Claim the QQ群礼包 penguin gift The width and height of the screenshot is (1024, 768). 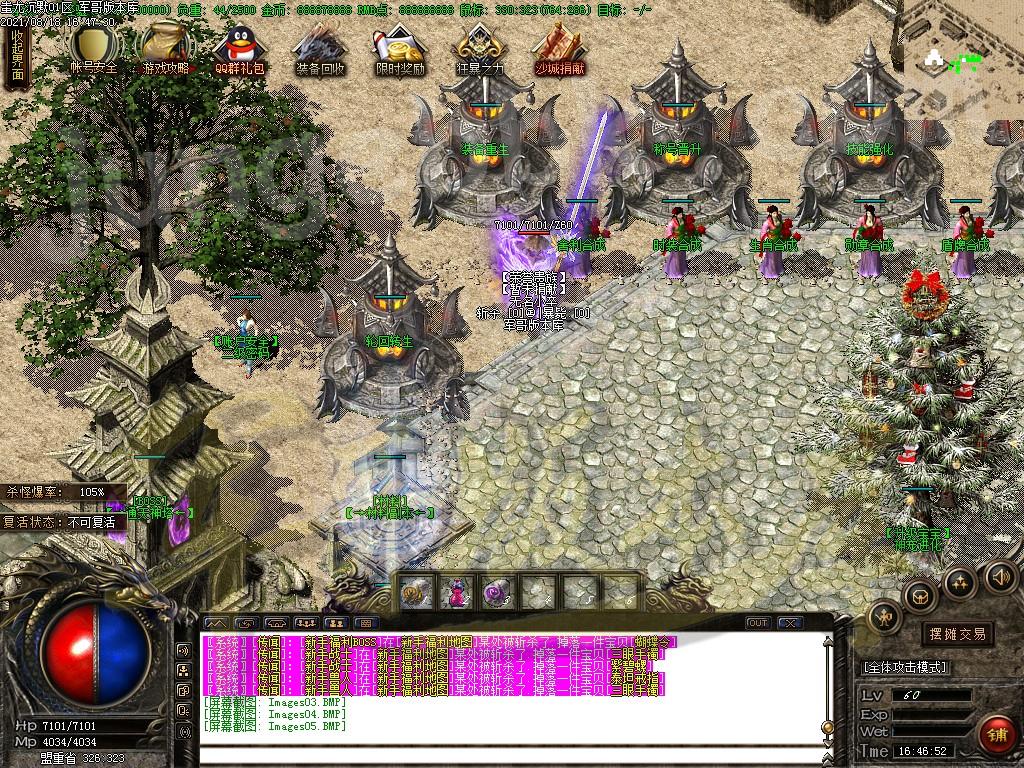click(x=240, y=48)
